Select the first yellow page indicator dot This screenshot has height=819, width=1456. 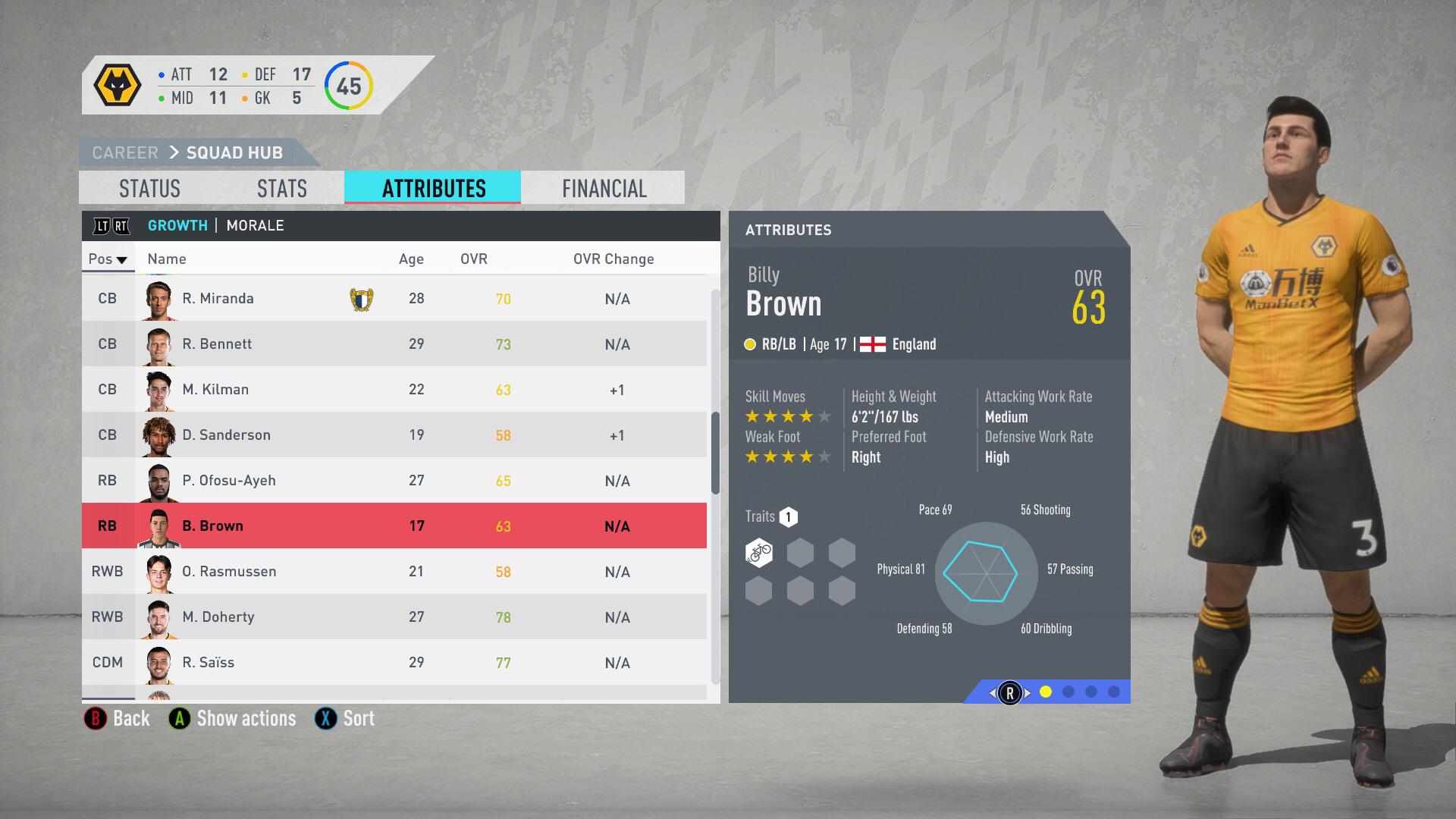[1046, 692]
